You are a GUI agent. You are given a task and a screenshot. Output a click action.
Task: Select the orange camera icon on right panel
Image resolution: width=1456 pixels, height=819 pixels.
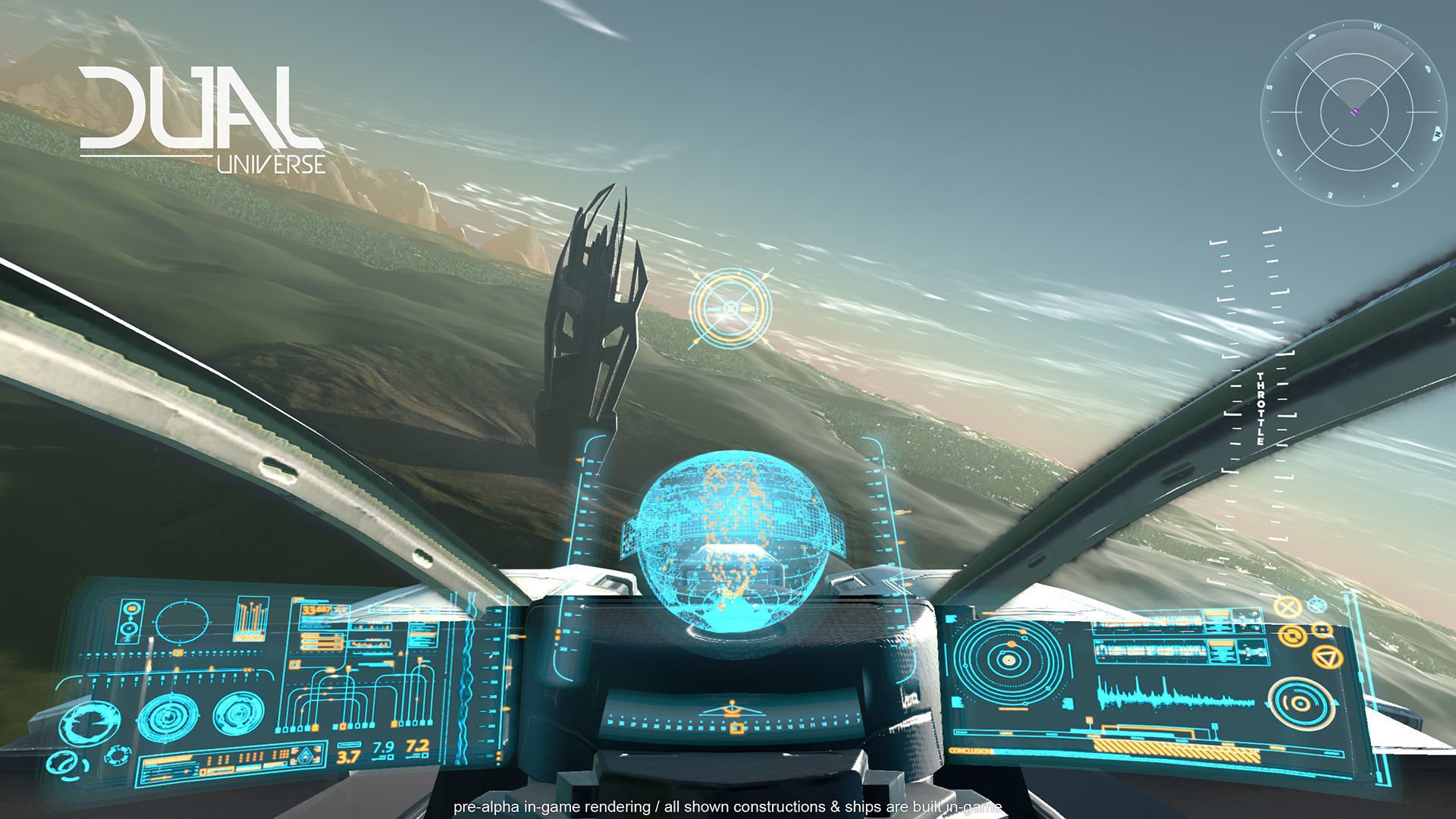[1321, 630]
